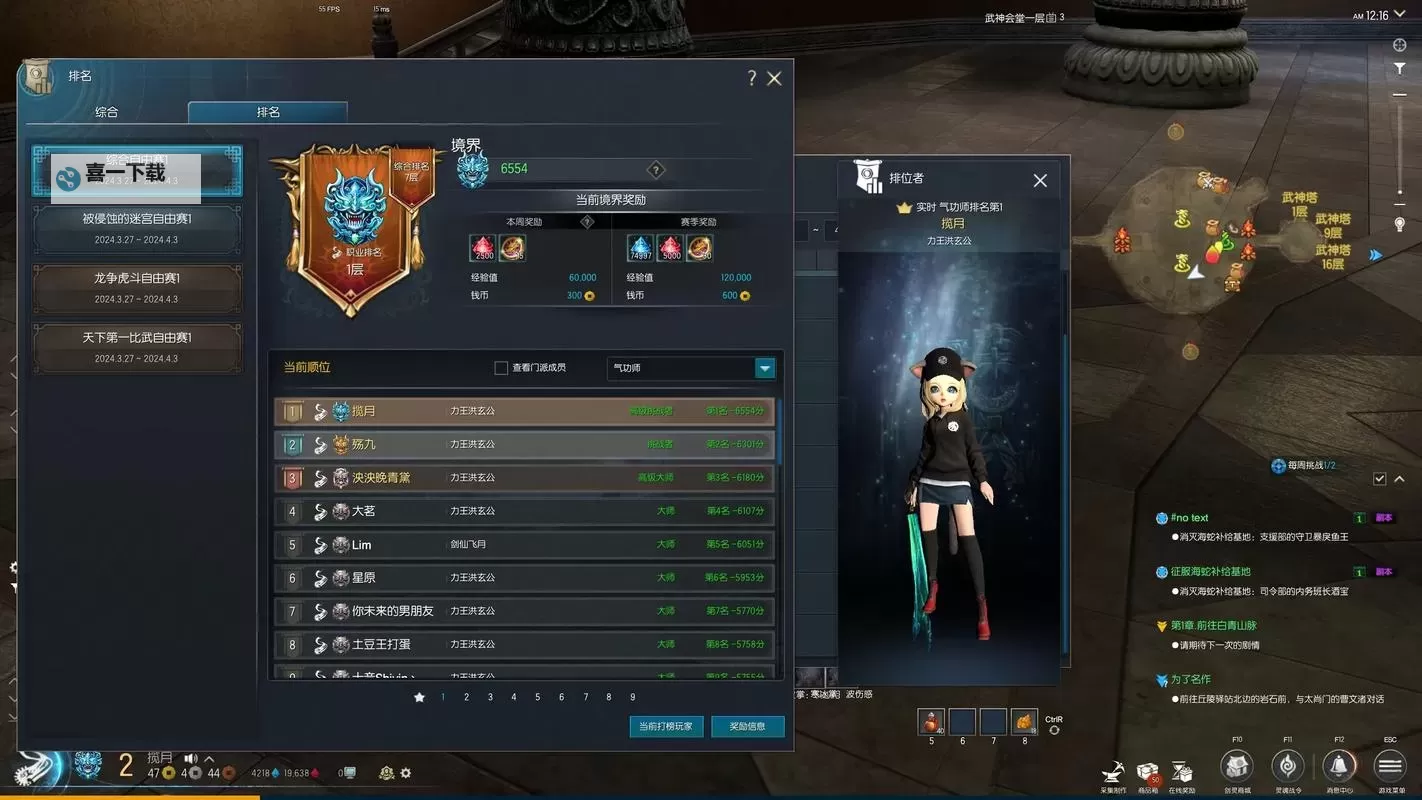Image resolution: width=1422 pixels, height=800 pixels.
Task: Switch to the 综合 tab
Action: click(x=108, y=113)
